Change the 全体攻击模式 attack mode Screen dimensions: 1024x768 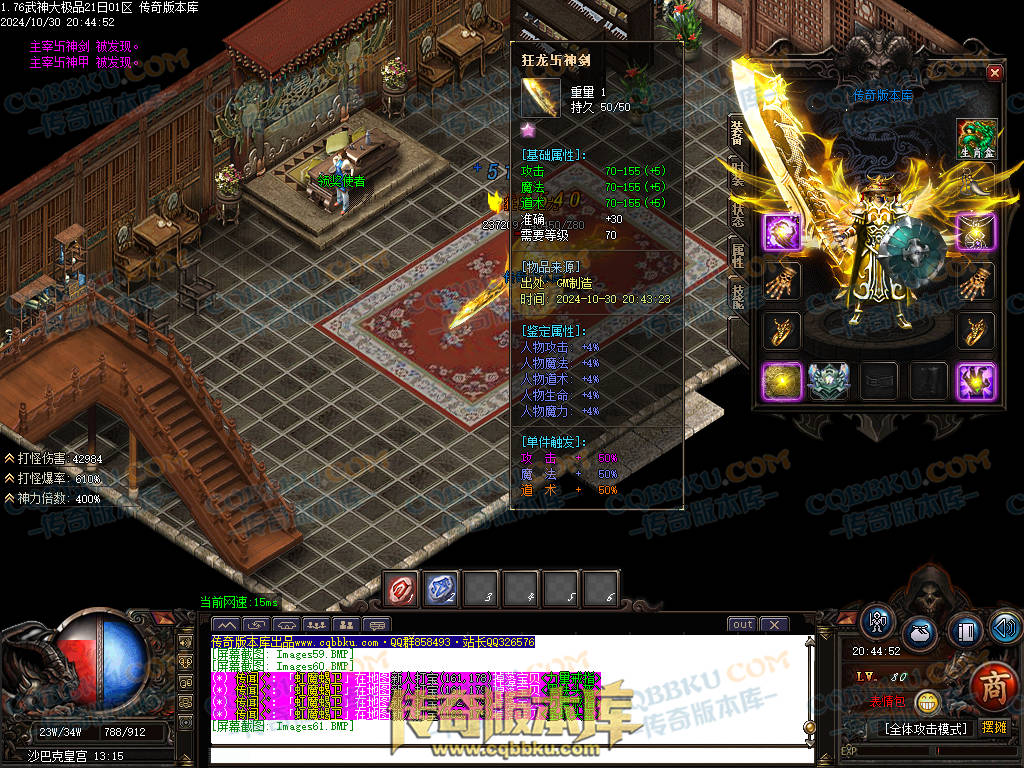click(924, 728)
